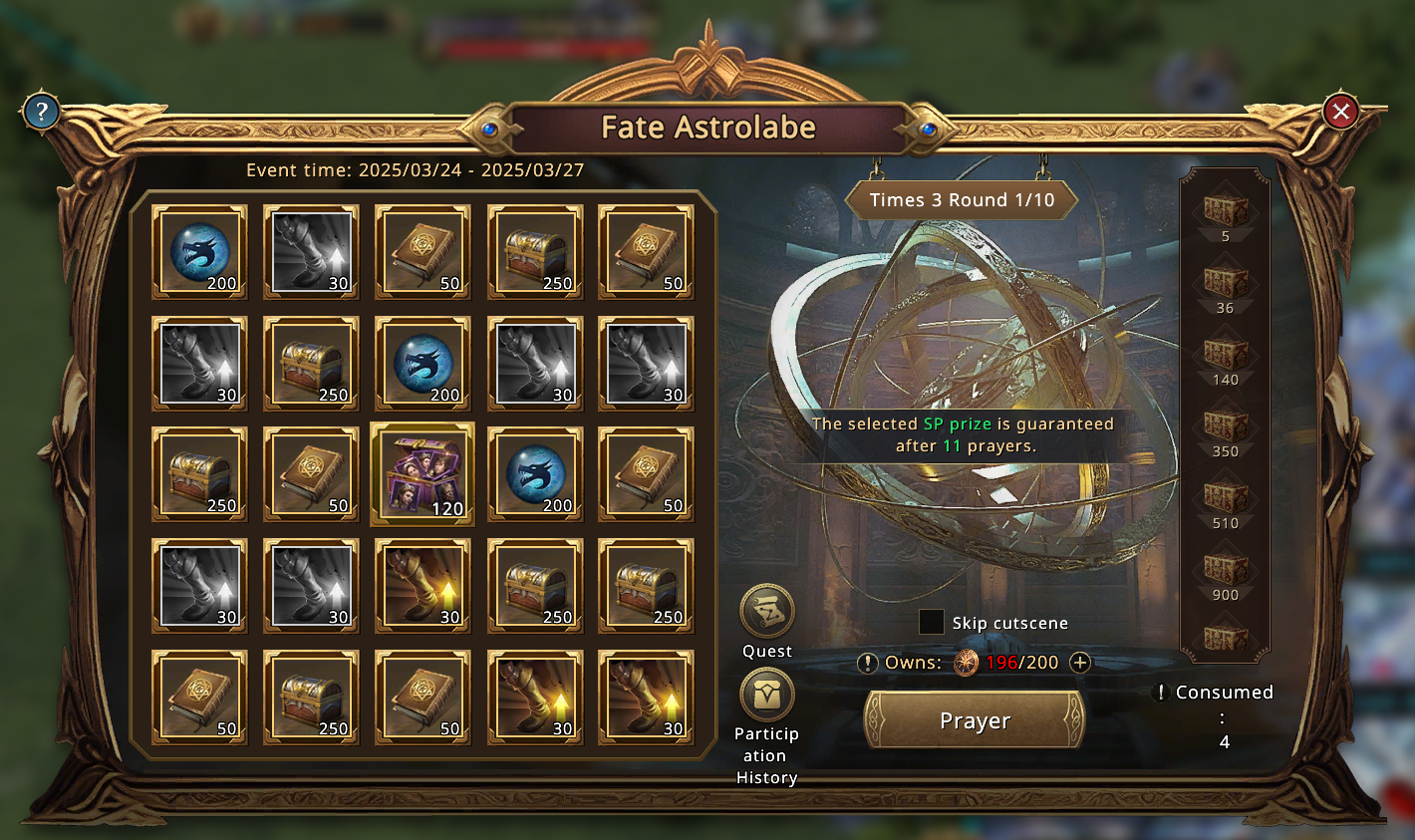Choose the milestone chest labeled 900
Viewport: 1415px width, 840px height.
(x=1226, y=568)
